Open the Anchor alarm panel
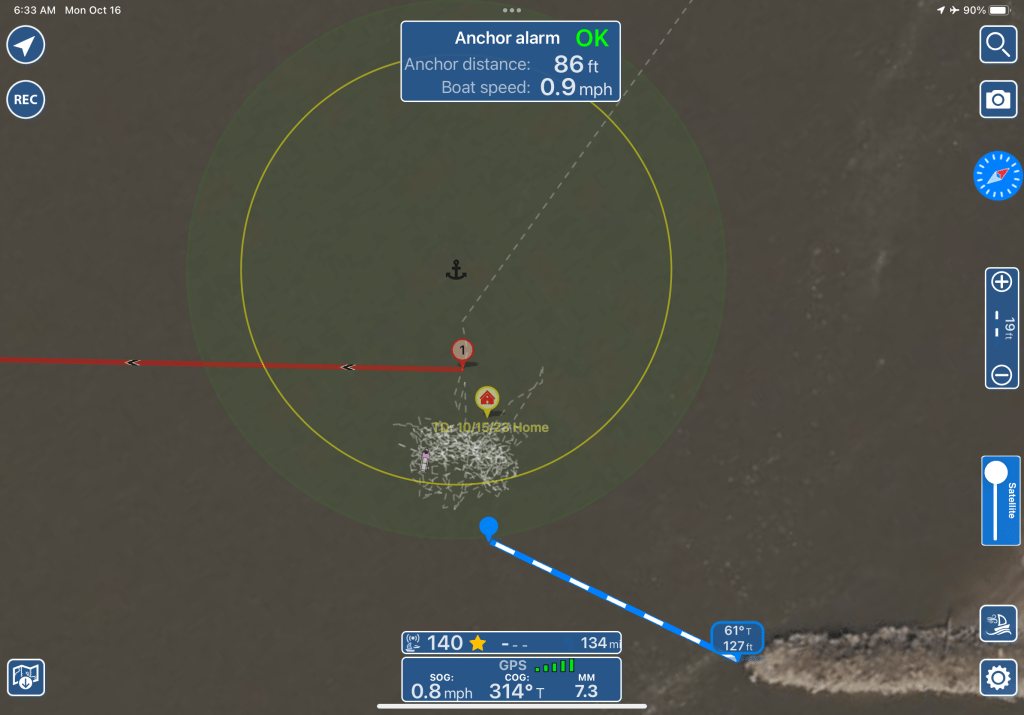The image size is (1024, 715). click(509, 62)
